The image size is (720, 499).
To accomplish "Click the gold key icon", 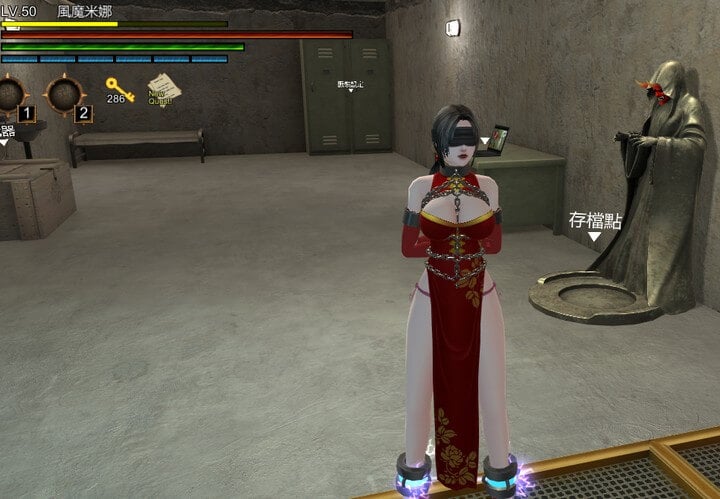I will click(x=119, y=88).
